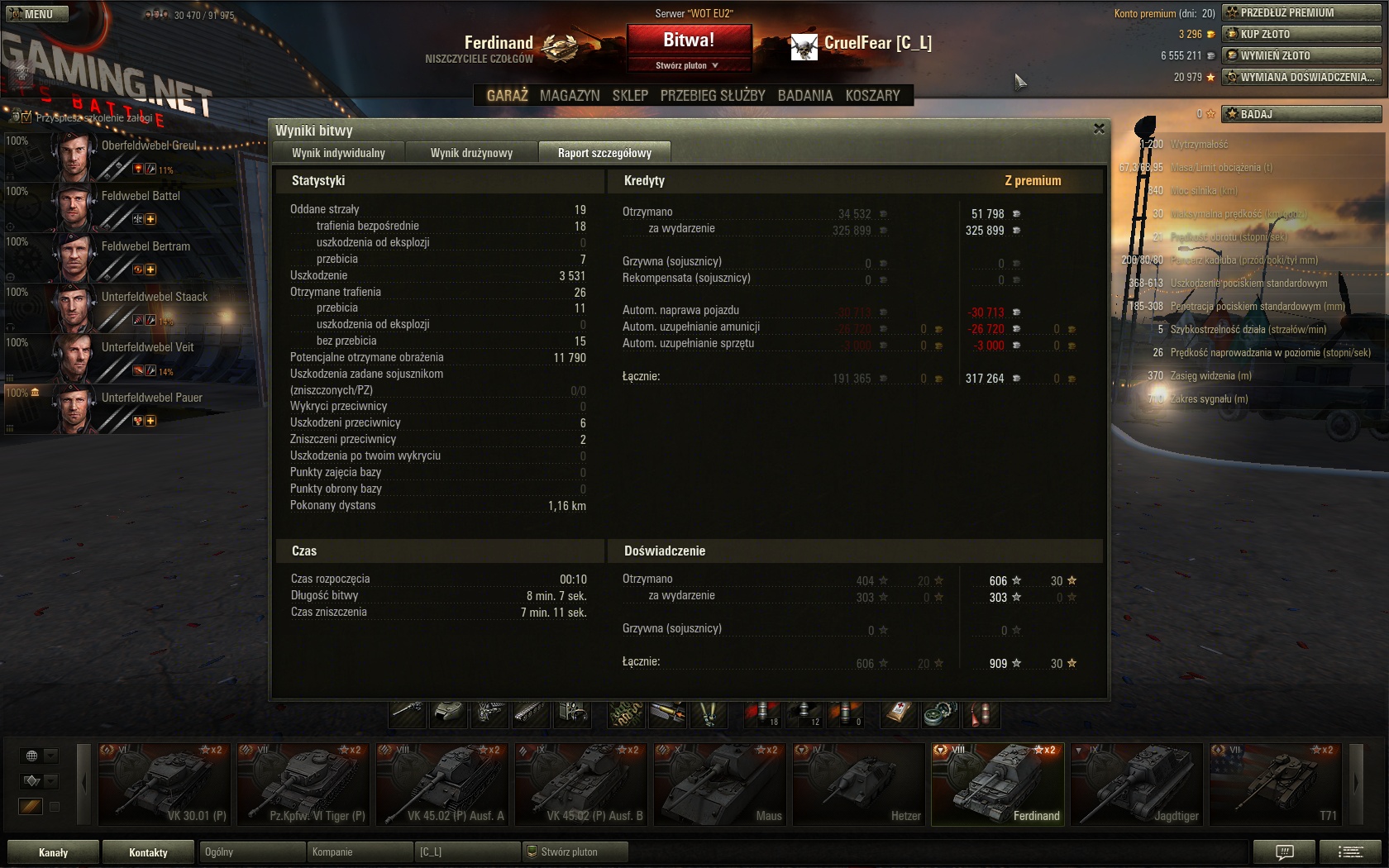
Task: Open the MENU button
Action: [35, 14]
